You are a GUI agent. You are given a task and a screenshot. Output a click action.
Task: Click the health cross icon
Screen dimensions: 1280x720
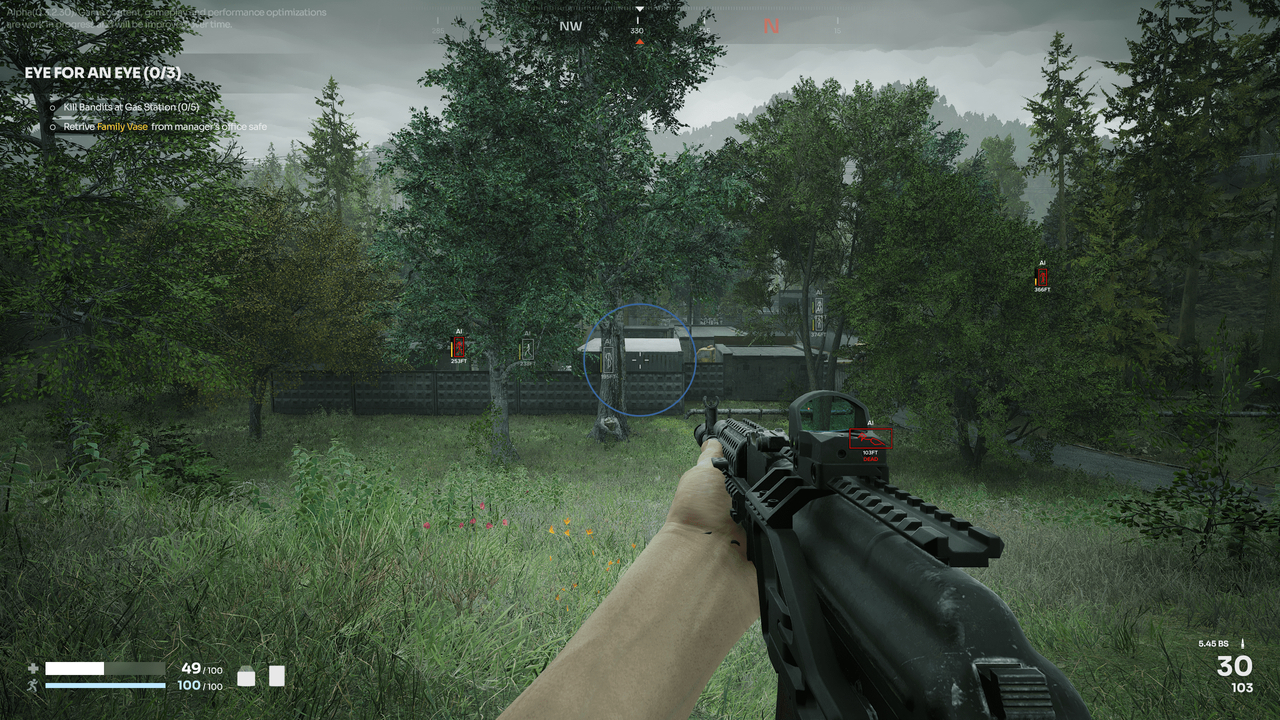coord(32,668)
